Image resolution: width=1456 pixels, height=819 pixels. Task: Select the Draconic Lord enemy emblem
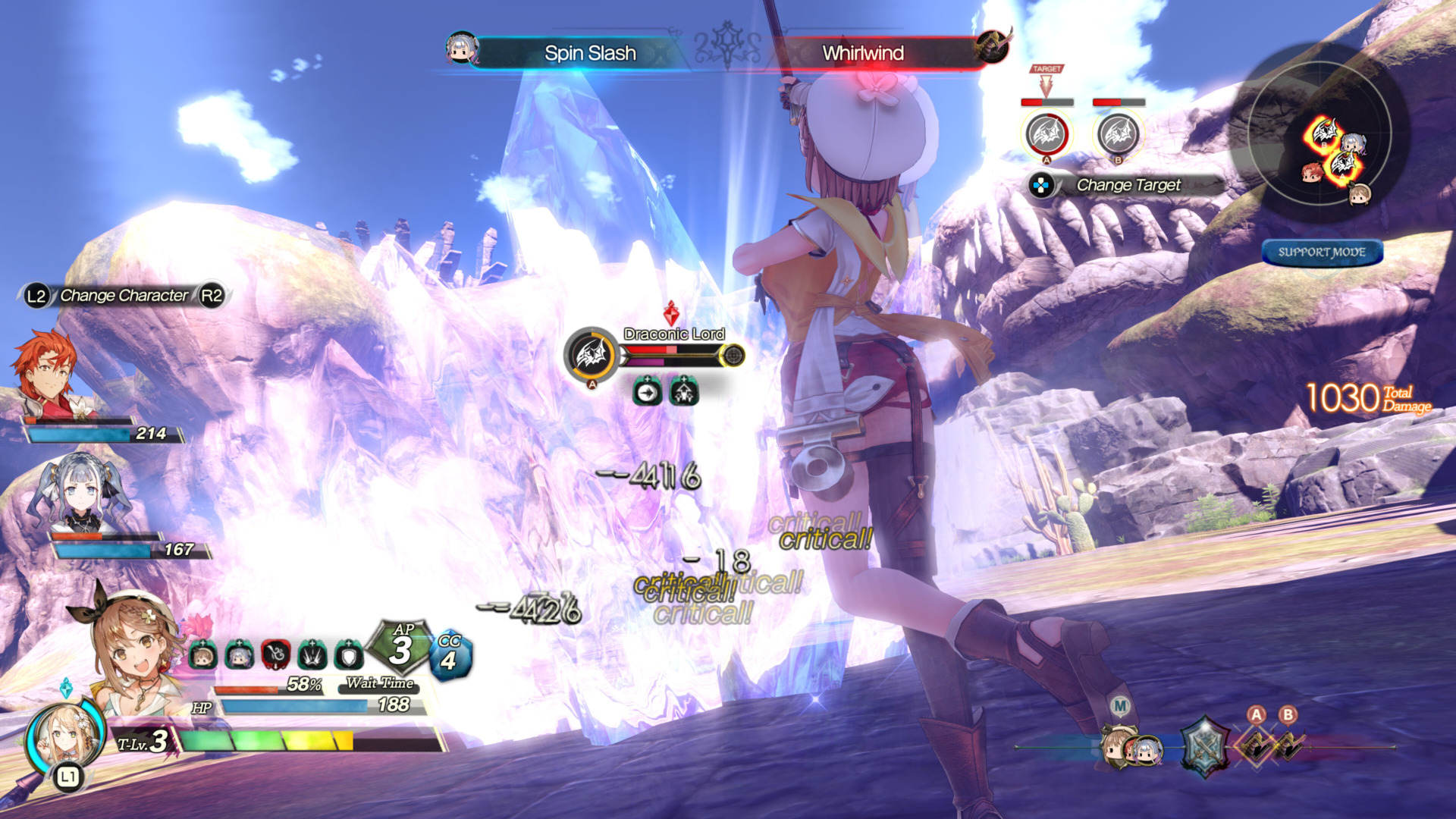point(591,354)
